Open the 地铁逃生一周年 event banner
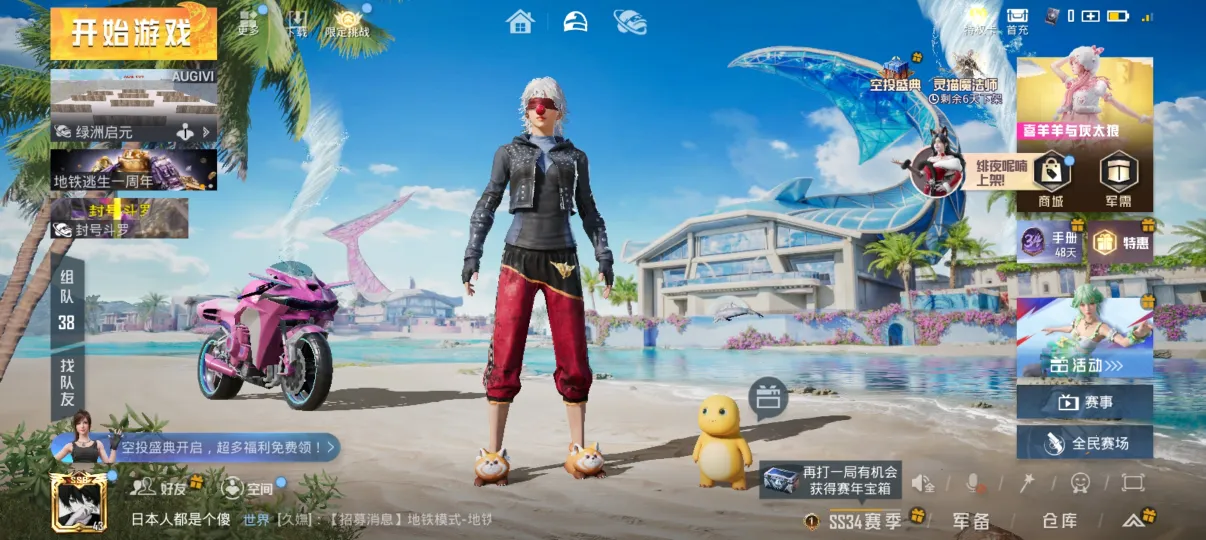This screenshot has width=1206, height=540. (x=133, y=170)
